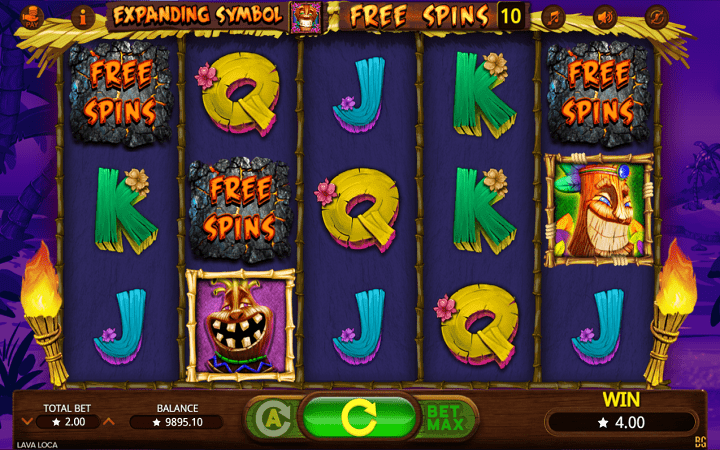Open the info paytable button
The image size is (720, 450).
pos(81,16)
